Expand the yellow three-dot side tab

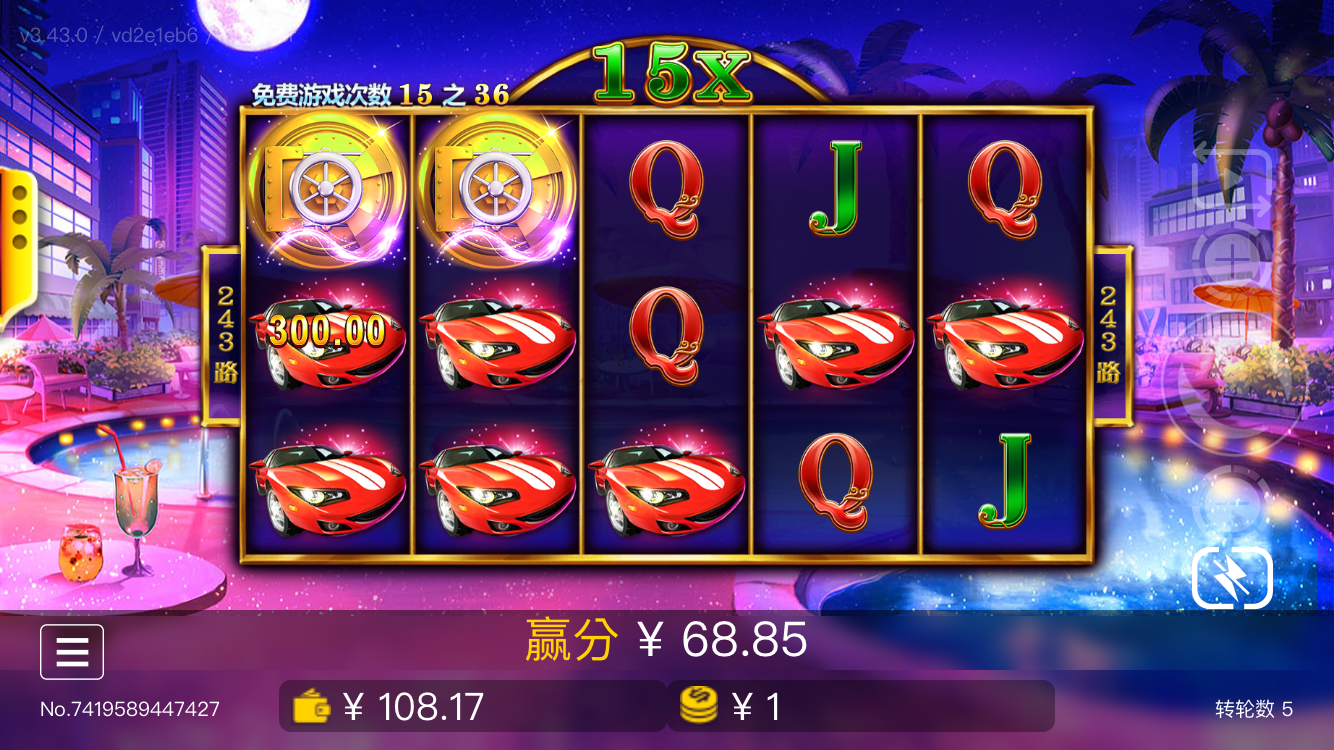(x=17, y=216)
